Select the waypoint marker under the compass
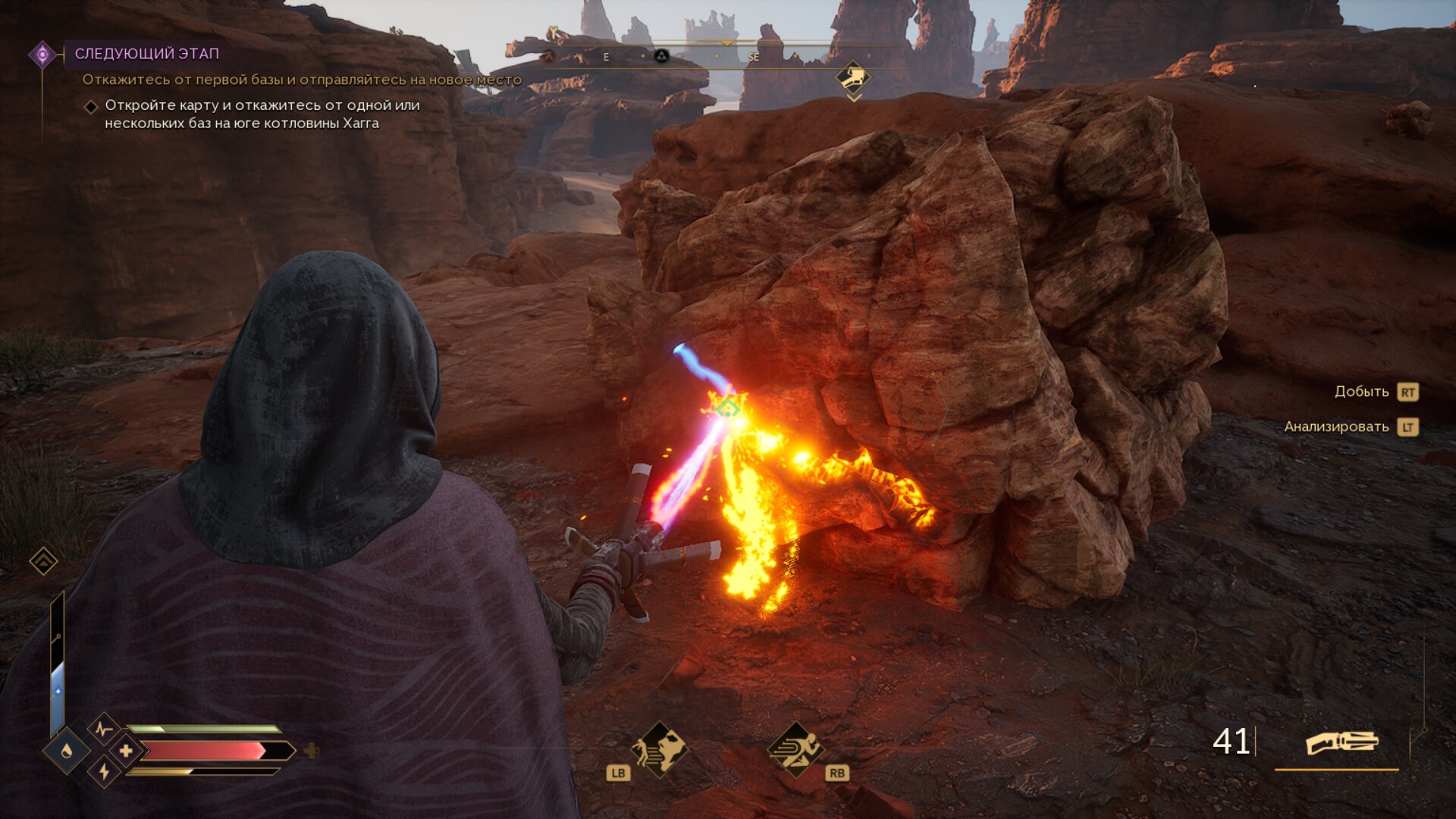This screenshot has width=1456, height=819. pyautogui.click(x=852, y=77)
